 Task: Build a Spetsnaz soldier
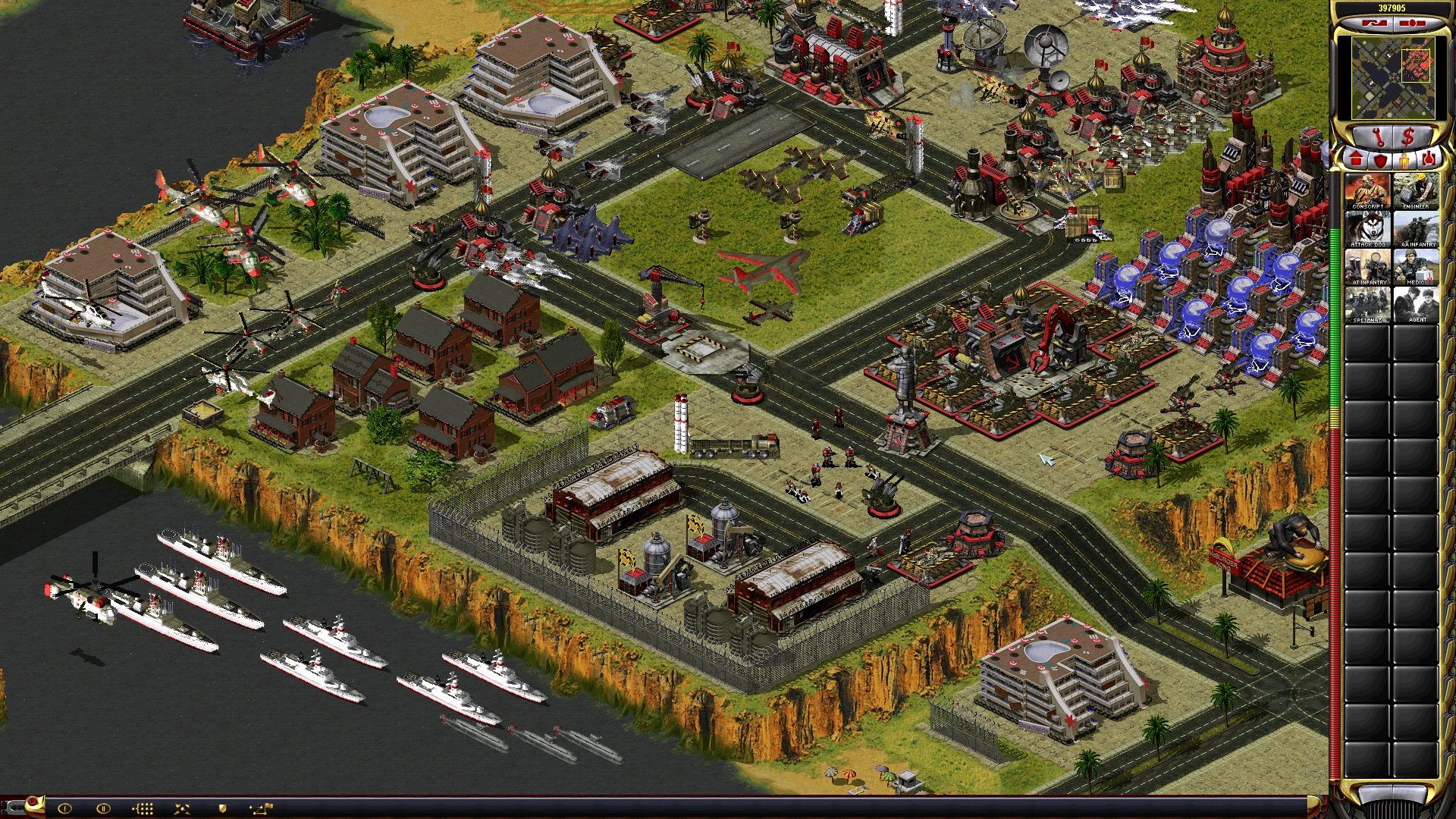tap(1368, 304)
